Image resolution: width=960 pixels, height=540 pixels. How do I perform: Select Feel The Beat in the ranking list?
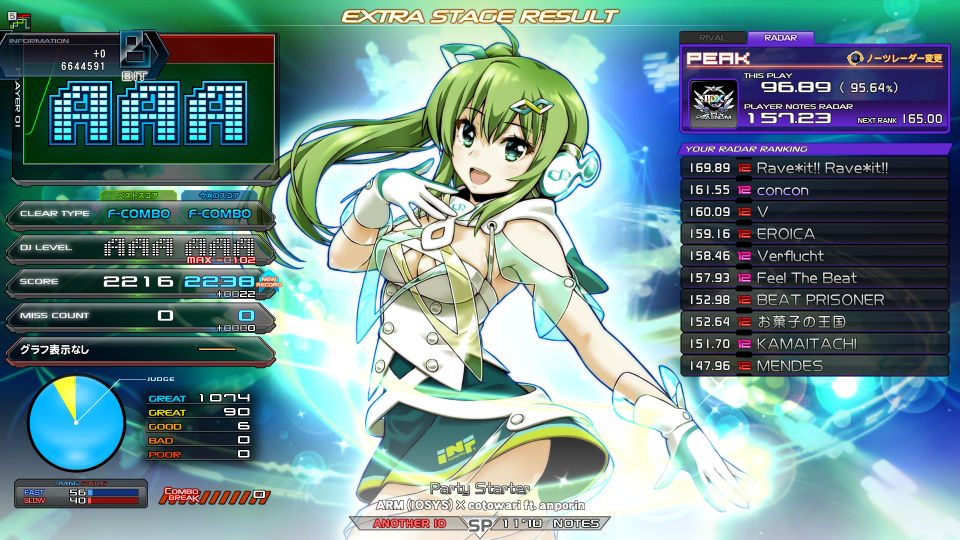pyautogui.click(x=814, y=278)
